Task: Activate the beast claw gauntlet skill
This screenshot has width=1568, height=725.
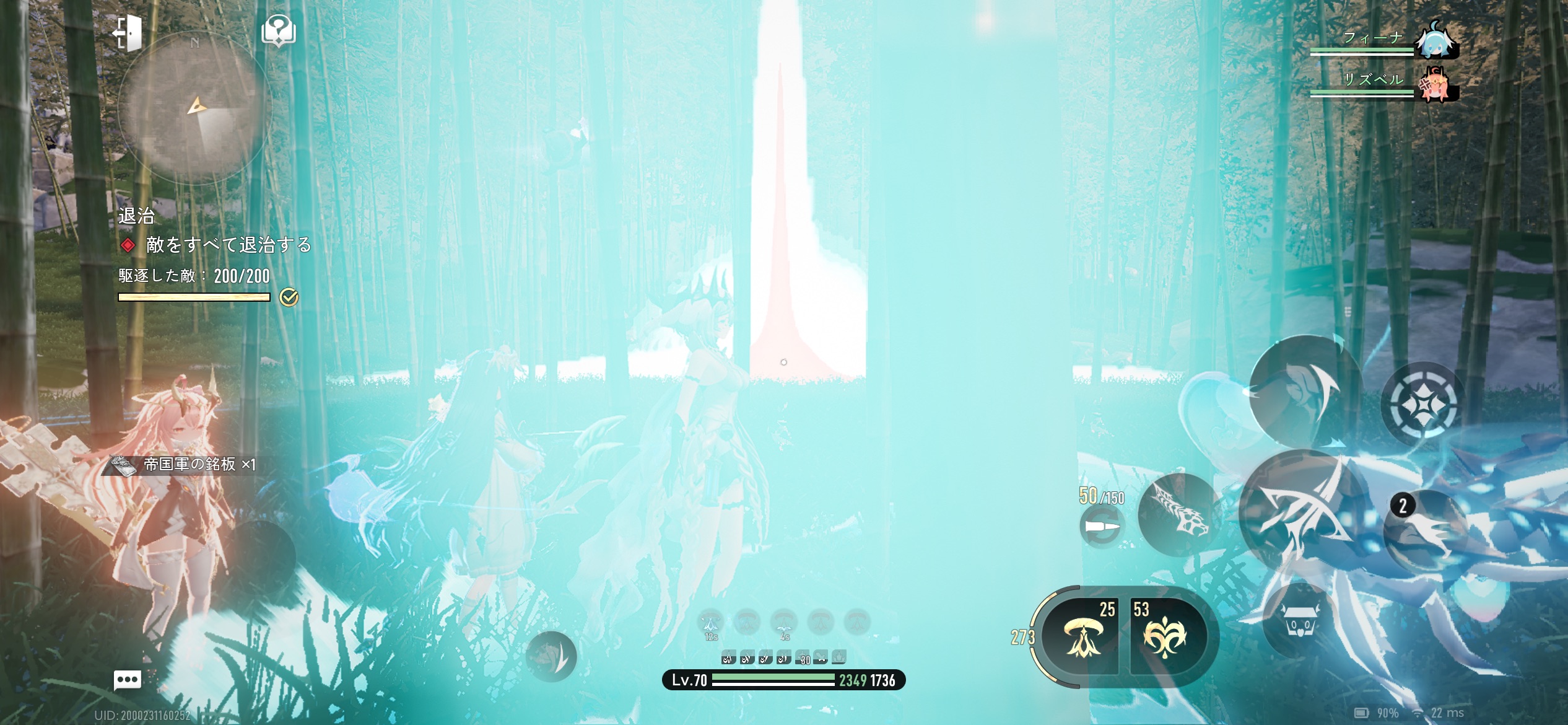Action: pos(1179,514)
